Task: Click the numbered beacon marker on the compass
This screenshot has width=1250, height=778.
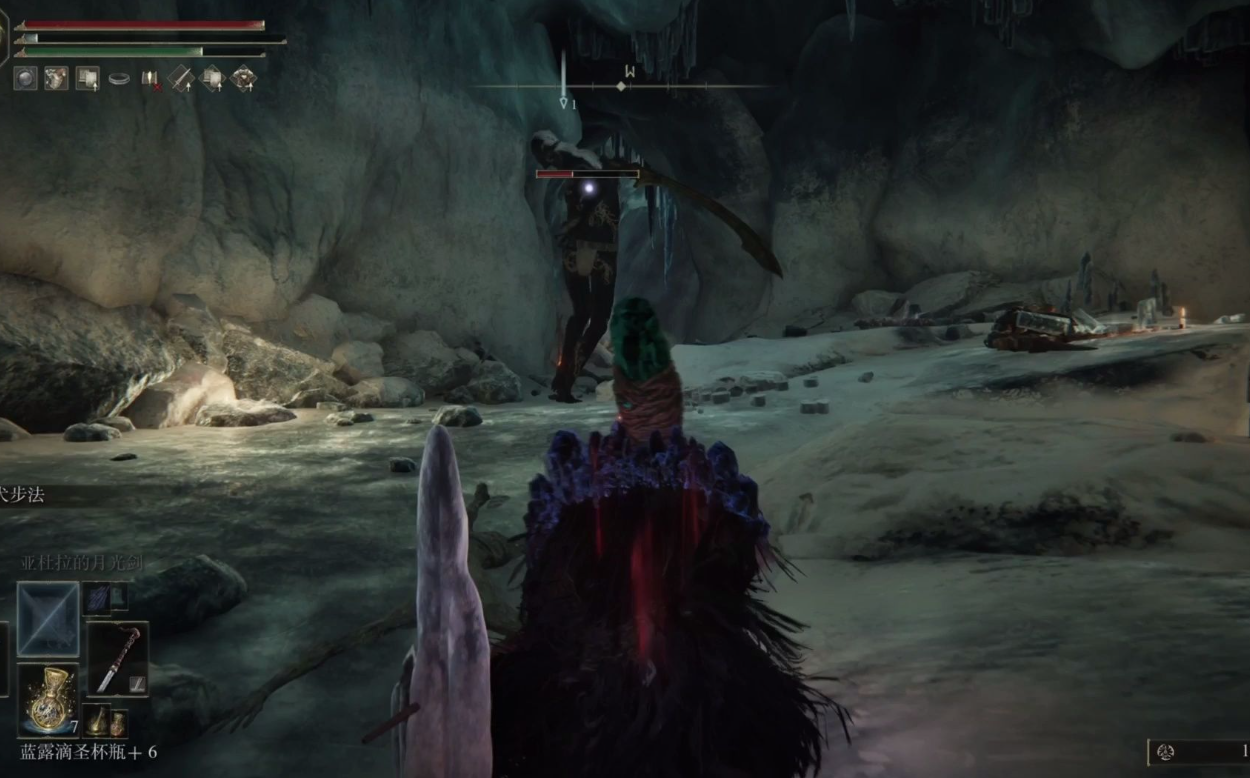Action: click(565, 101)
